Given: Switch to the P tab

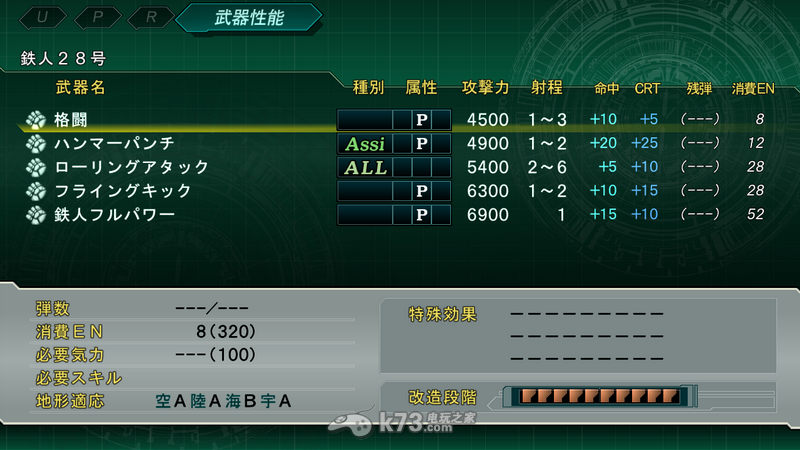Looking at the screenshot, I should (x=98, y=17).
